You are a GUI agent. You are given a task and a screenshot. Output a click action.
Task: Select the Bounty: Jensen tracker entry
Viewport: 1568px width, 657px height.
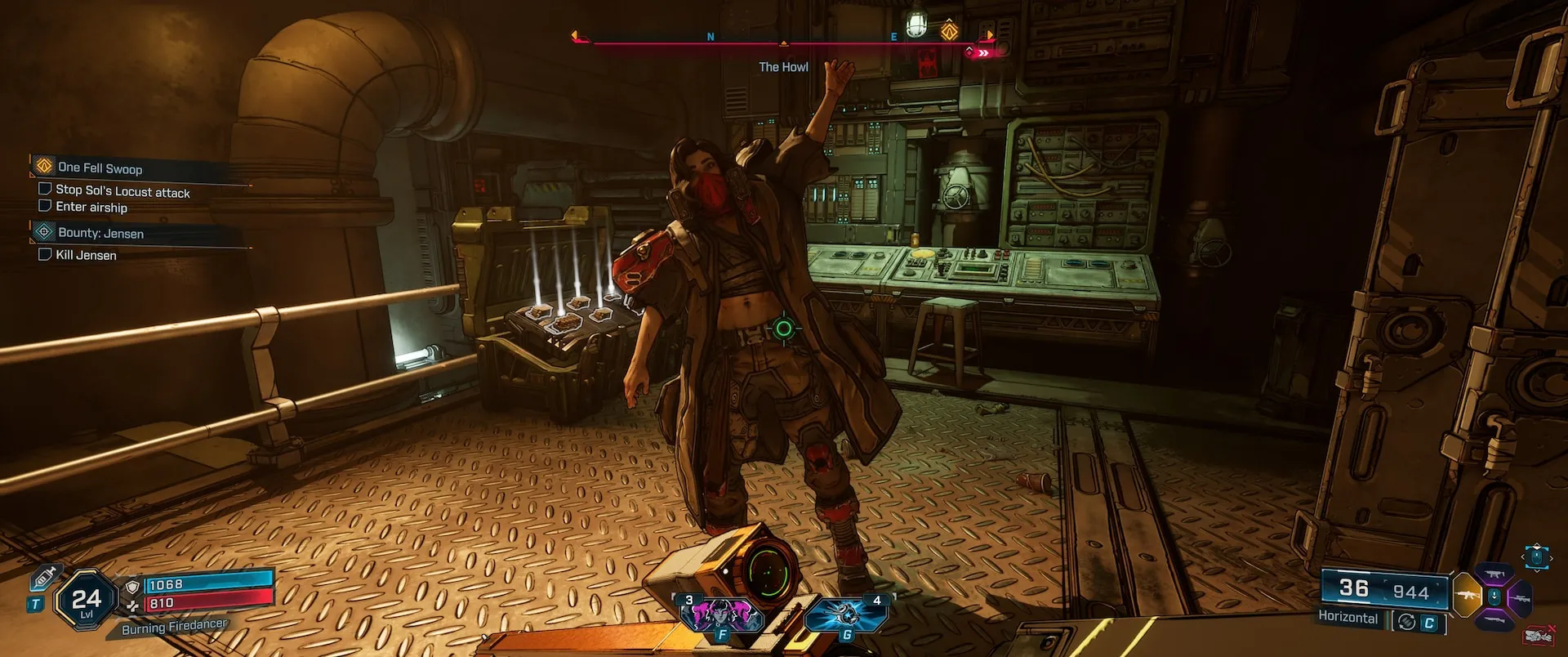(100, 234)
